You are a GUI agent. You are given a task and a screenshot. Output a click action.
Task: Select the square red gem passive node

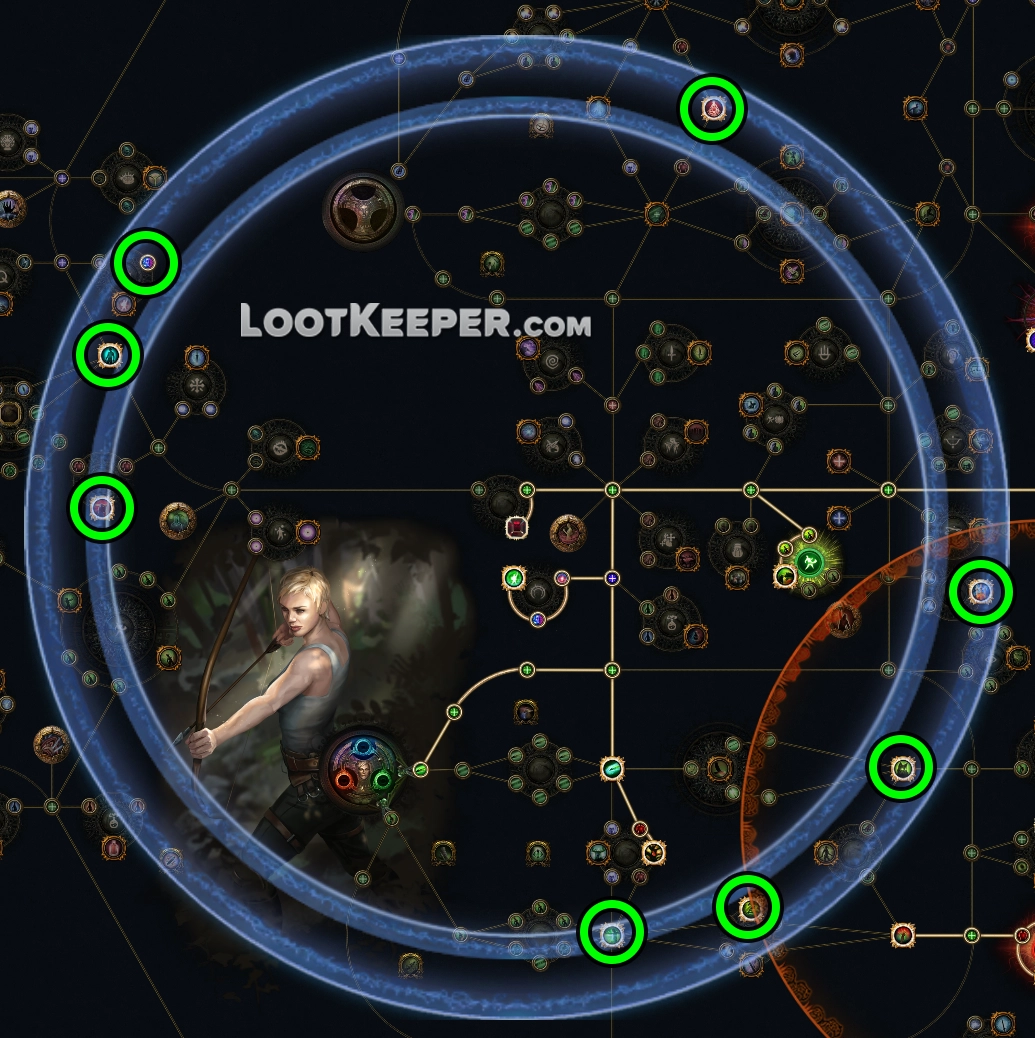click(517, 527)
